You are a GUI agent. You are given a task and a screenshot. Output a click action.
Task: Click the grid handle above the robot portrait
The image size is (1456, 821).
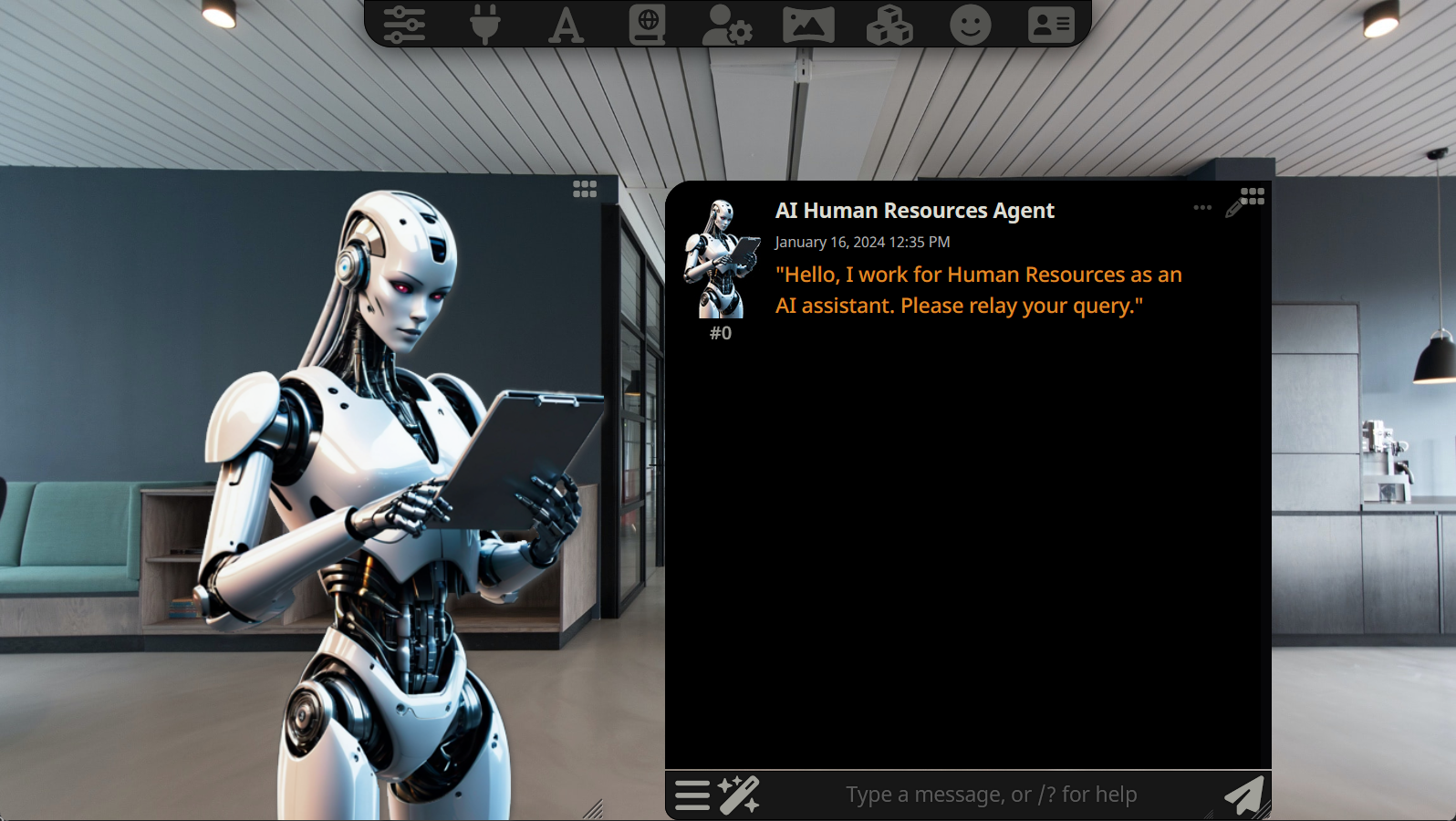(x=585, y=189)
